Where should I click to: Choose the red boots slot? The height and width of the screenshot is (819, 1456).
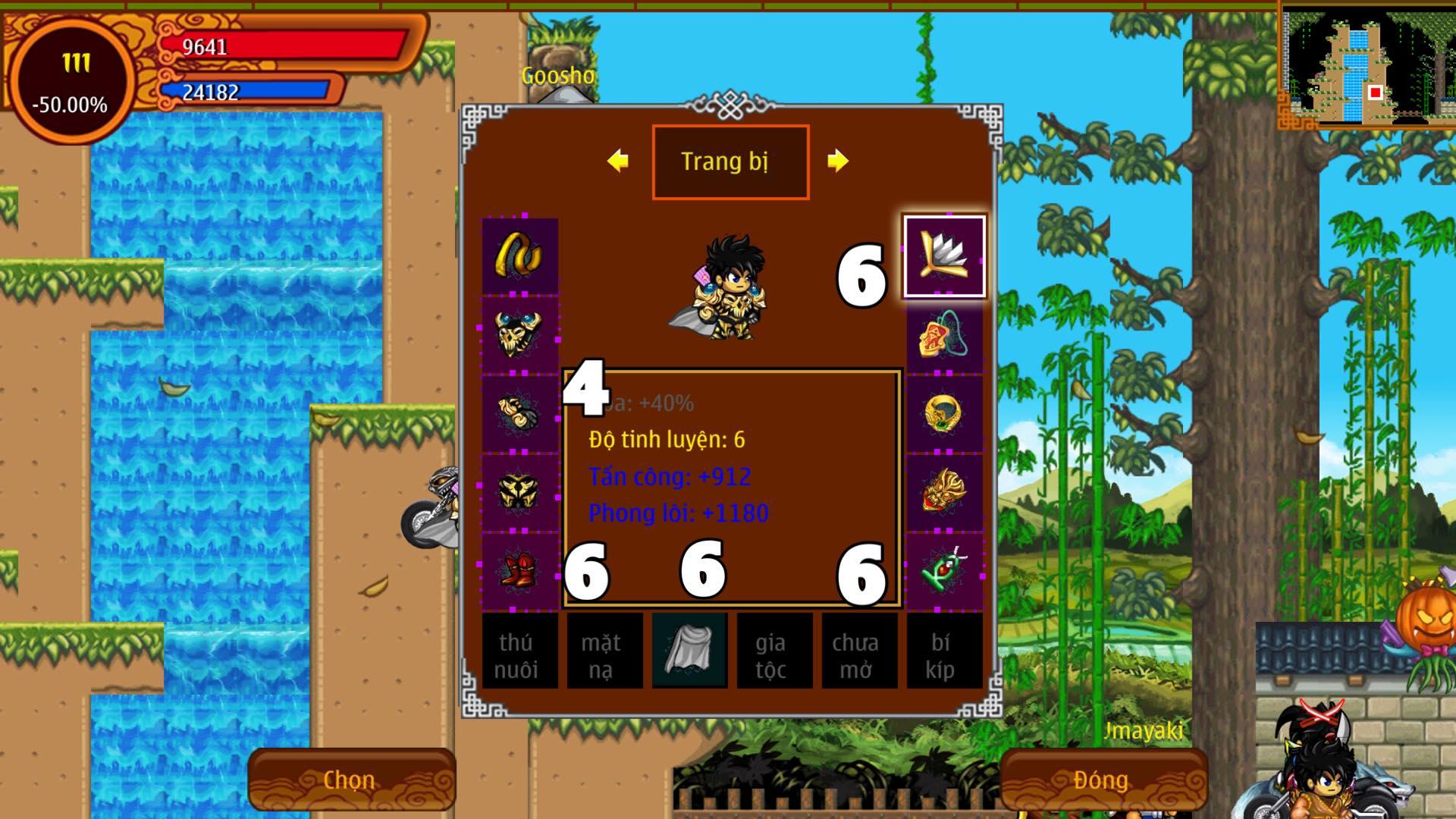pos(520,570)
